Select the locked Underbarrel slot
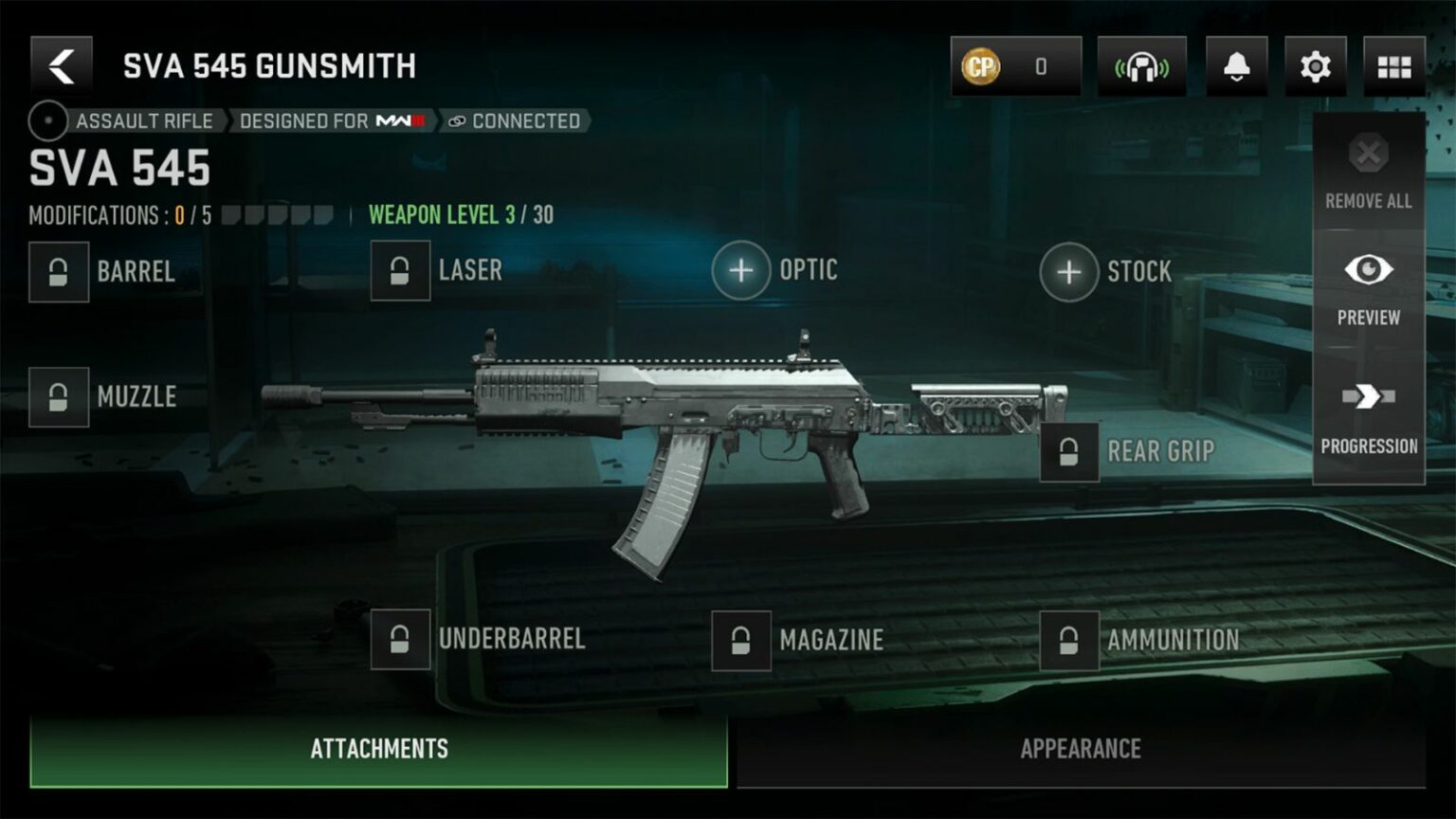The height and width of the screenshot is (819, 1456). [399, 640]
